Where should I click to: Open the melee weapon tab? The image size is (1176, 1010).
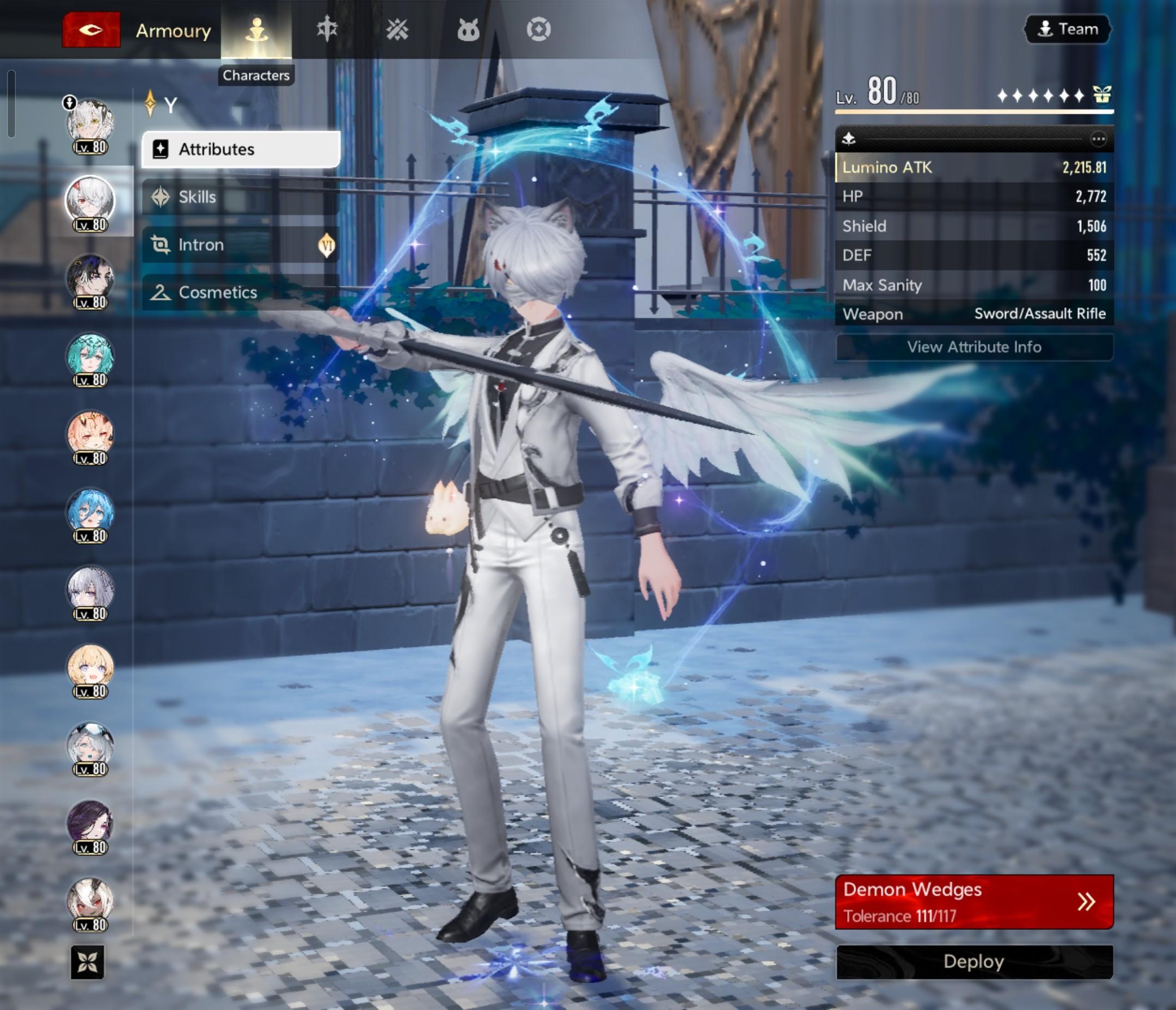[x=327, y=29]
